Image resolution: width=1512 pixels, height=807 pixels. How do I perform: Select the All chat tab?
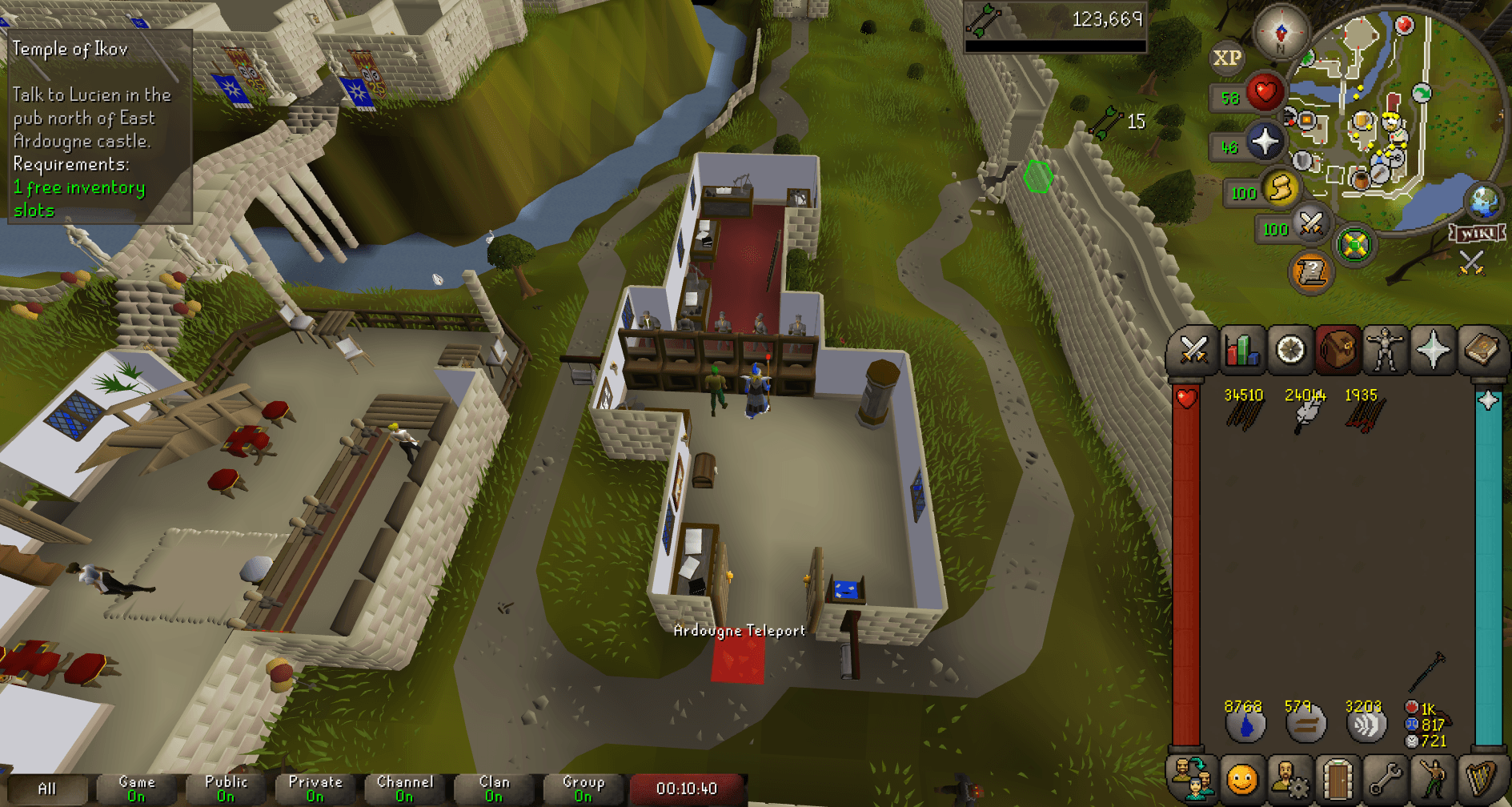click(x=48, y=788)
